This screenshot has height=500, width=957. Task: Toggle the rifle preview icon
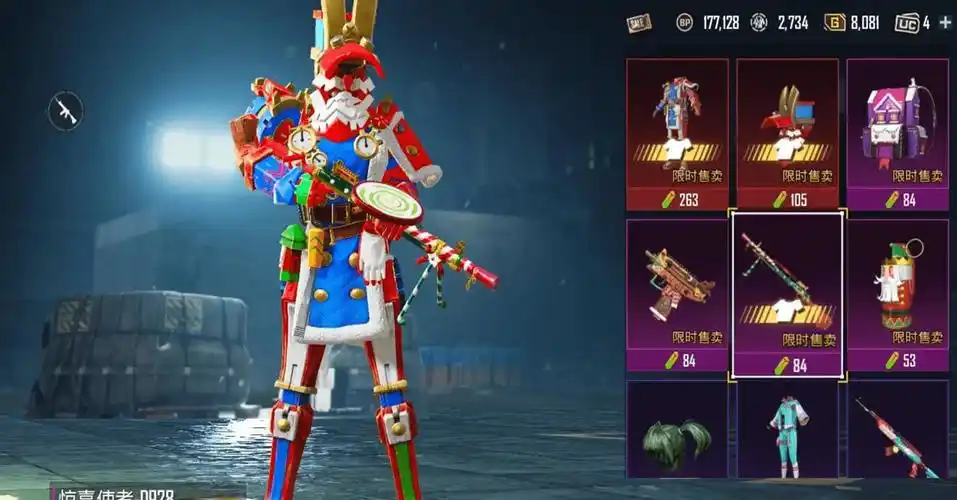pyautogui.click(x=66, y=110)
